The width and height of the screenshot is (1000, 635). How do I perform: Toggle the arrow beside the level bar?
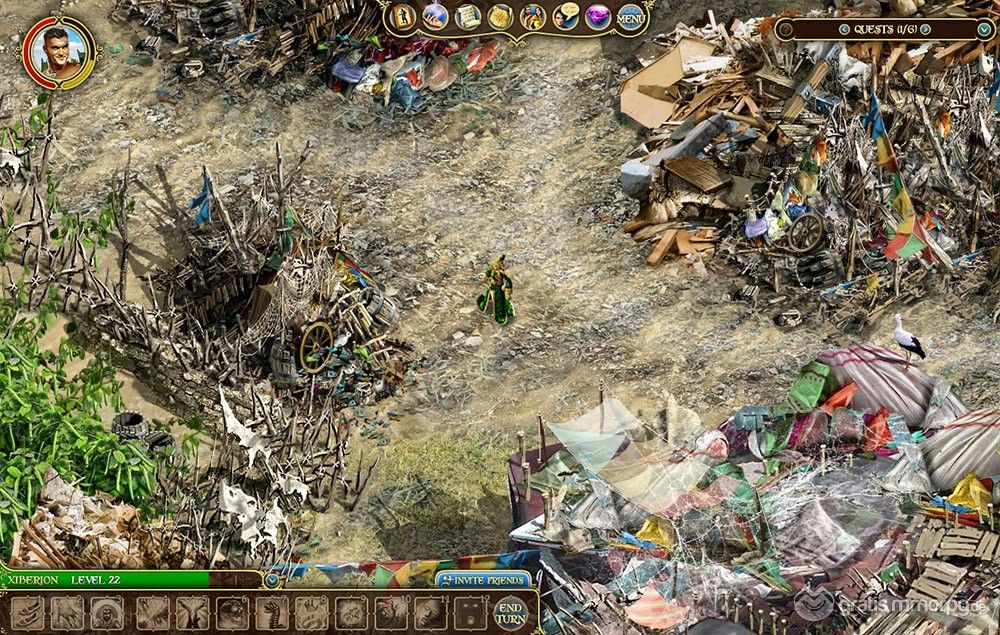pyautogui.click(x=271, y=580)
